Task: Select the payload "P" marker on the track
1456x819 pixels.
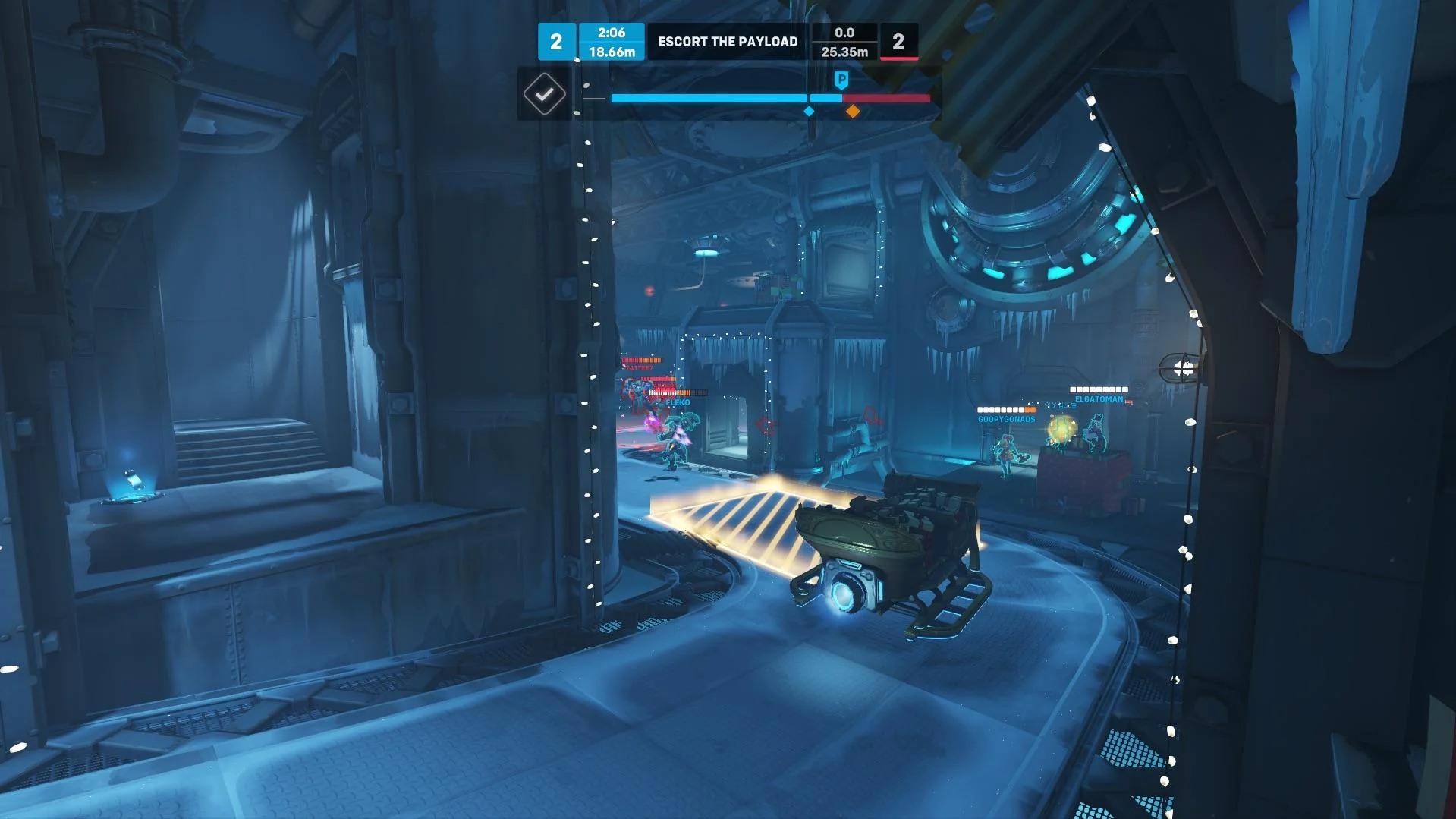Action: (841, 80)
